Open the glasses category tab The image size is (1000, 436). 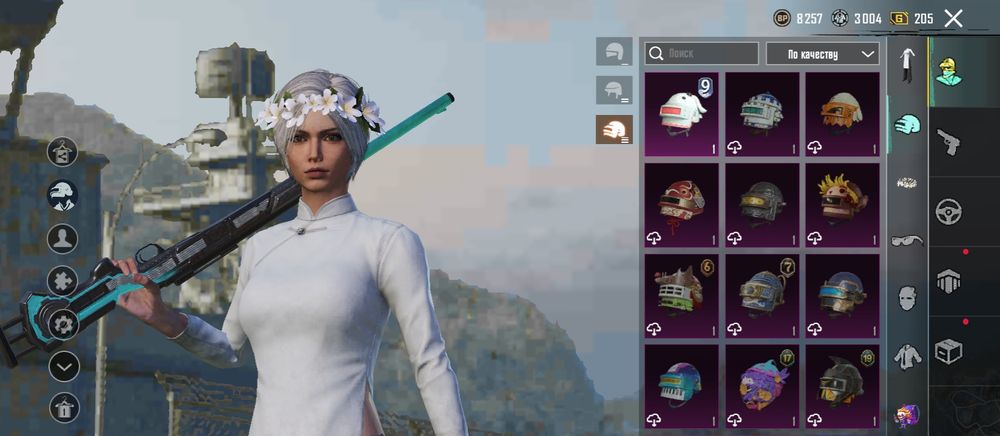(907, 240)
